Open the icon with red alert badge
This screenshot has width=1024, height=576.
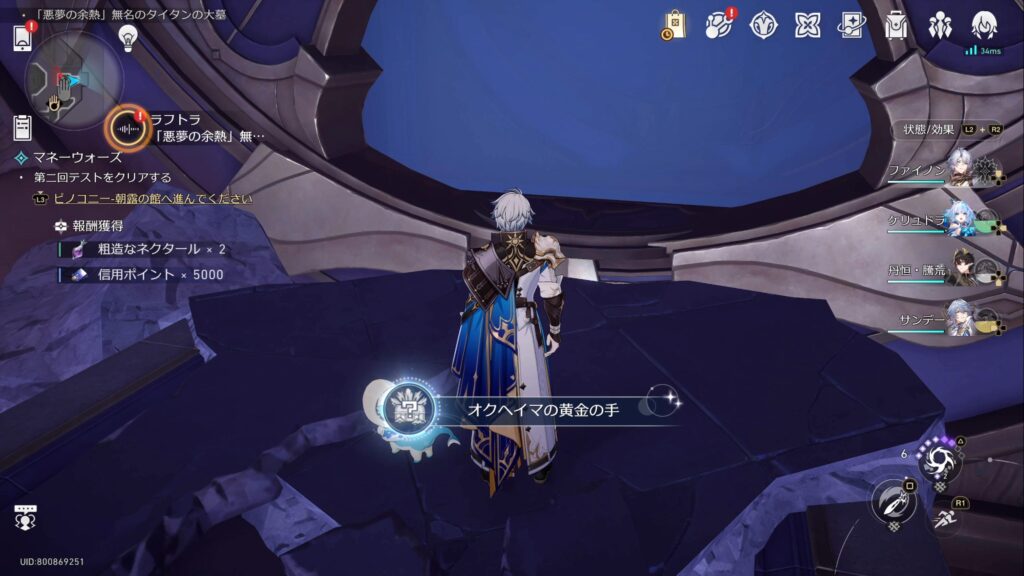(x=719, y=25)
